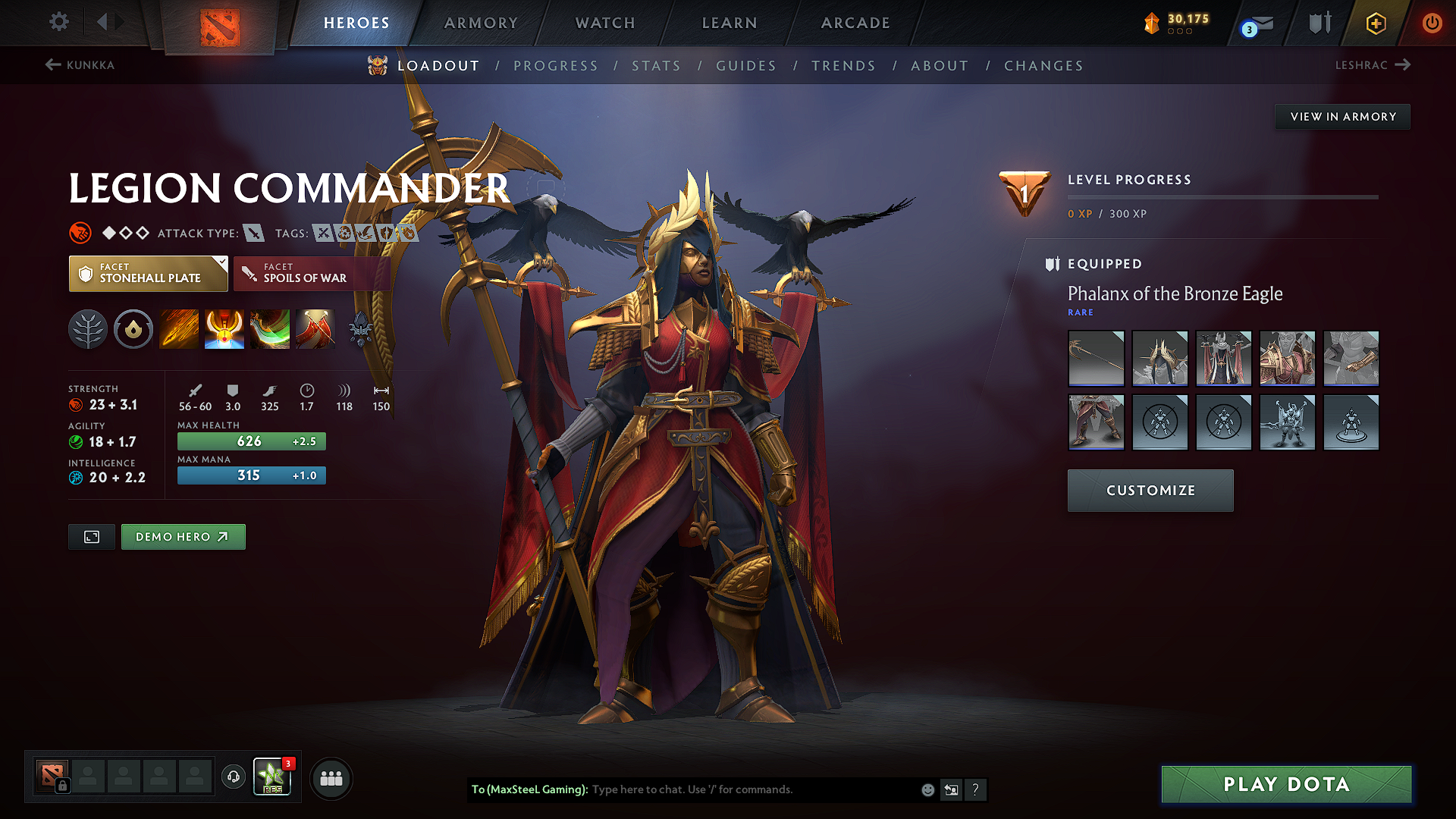Select the Overwhelming Odds ability icon
The image size is (1456, 819).
(x=178, y=329)
